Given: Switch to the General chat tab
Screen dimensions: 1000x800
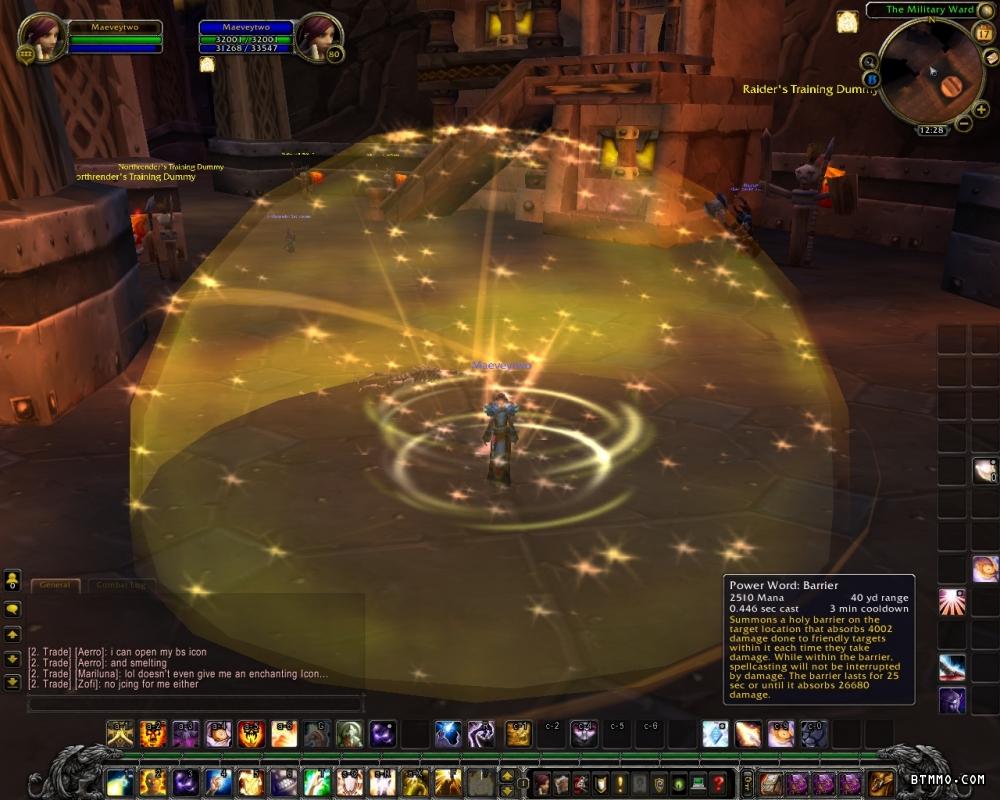Looking at the screenshot, I should coord(55,585).
